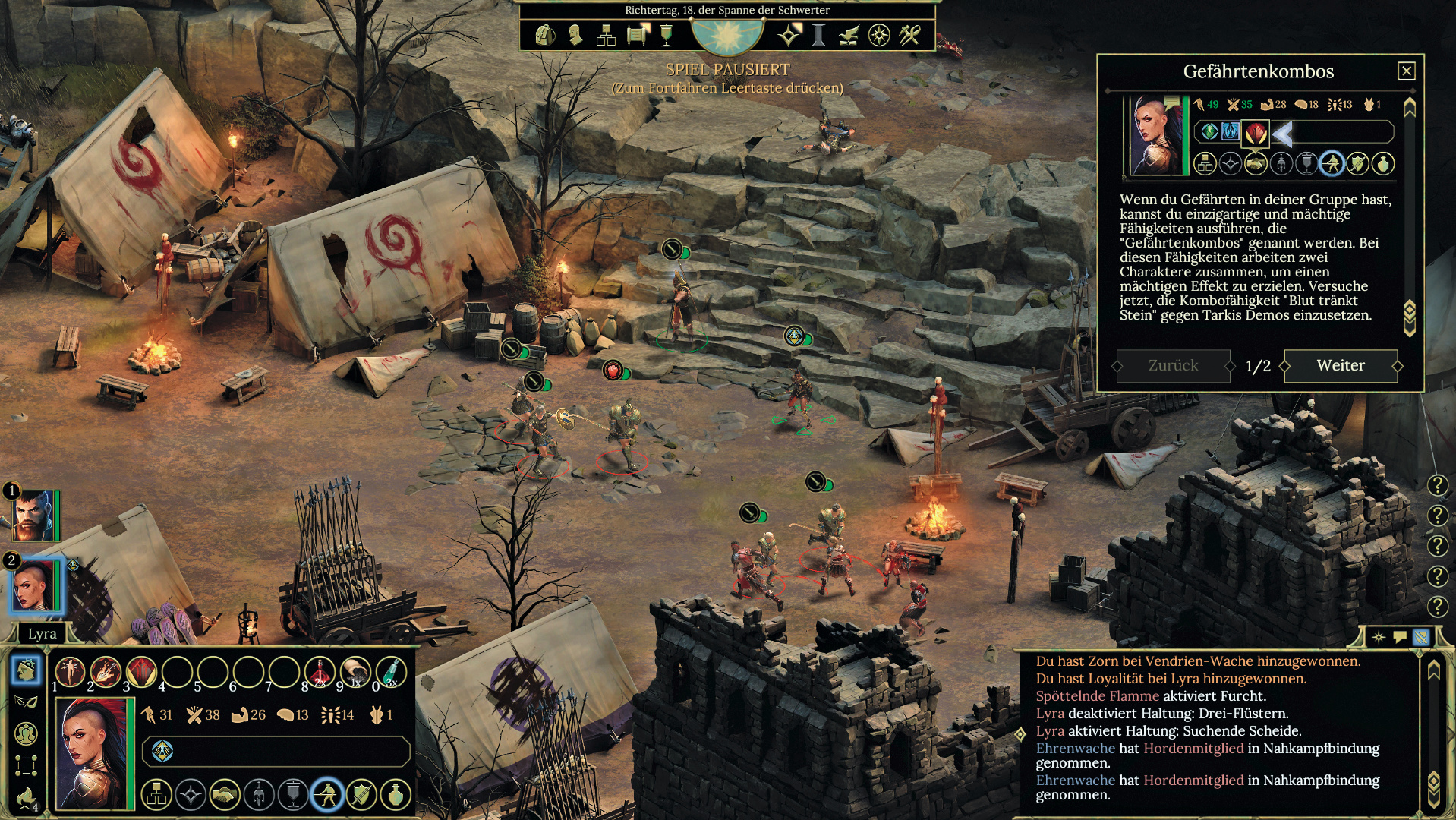Use the red potion in slot 8
Screen dimensions: 1456x820
point(320,671)
